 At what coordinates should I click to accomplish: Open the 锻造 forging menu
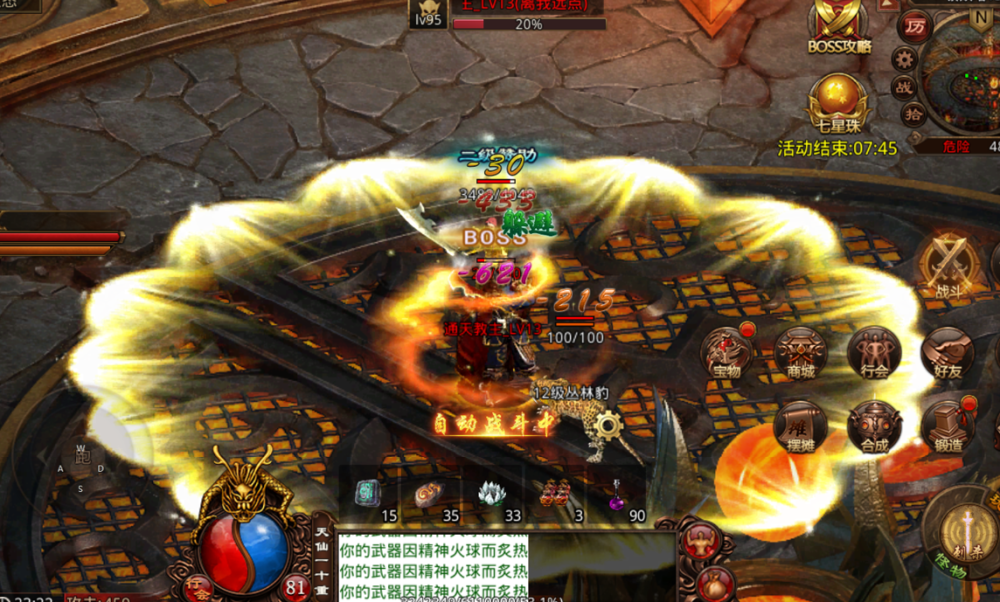pyautogui.click(x=948, y=426)
